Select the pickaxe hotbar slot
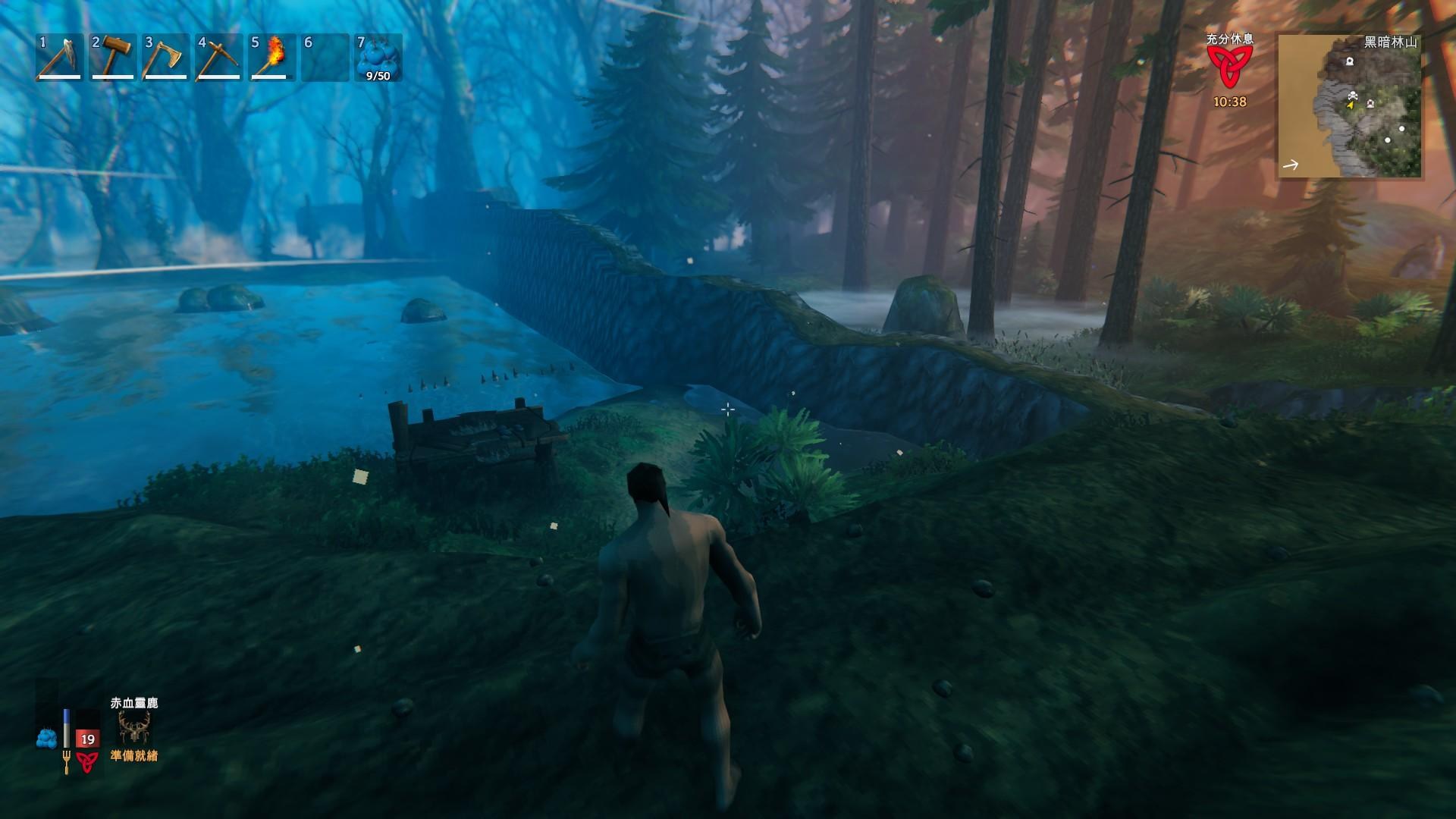Image resolution: width=1456 pixels, height=819 pixels. [x=219, y=57]
